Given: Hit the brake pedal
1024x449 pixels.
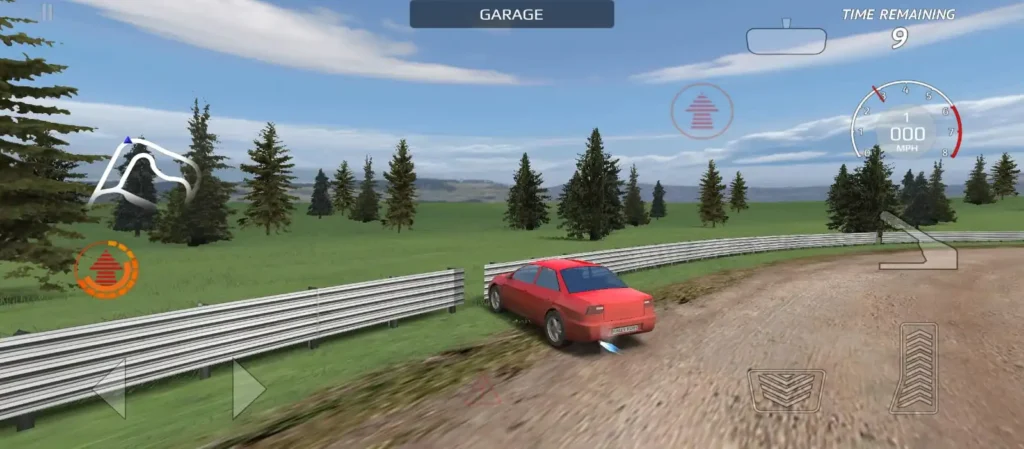Looking at the screenshot, I should [x=786, y=390].
